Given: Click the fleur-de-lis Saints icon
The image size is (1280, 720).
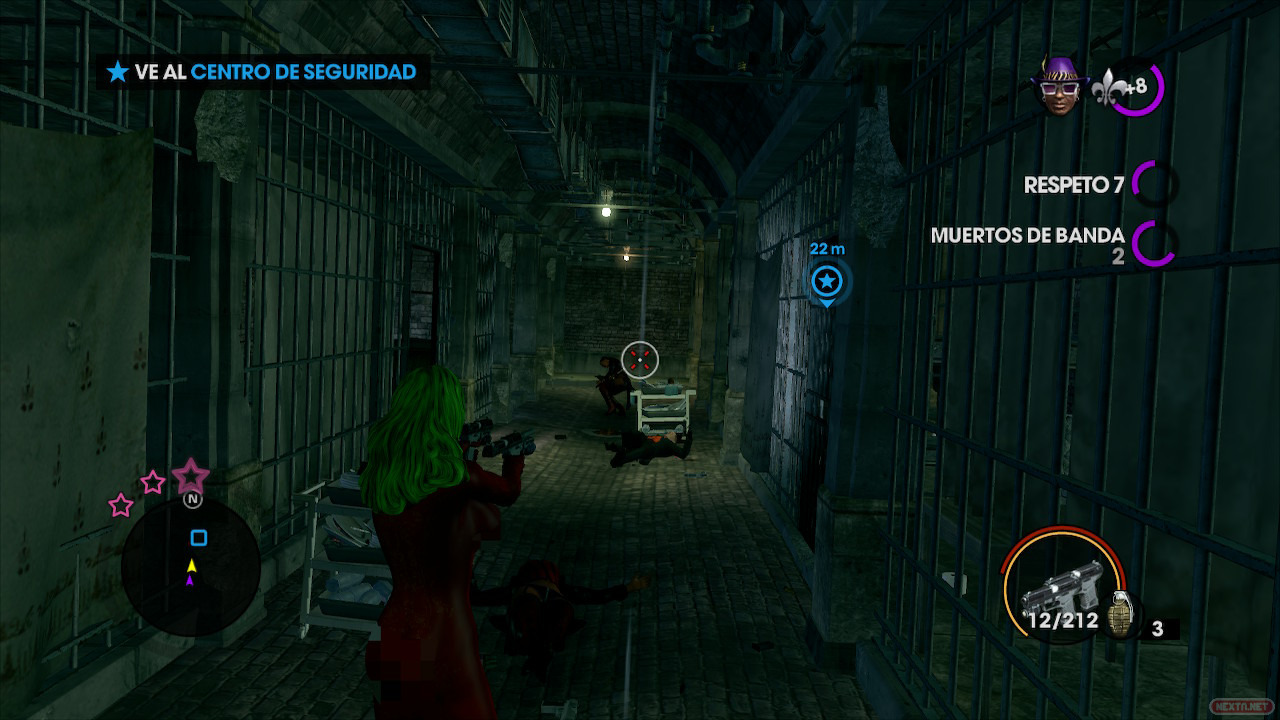Looking at the screenshot, I should coord(1111,86).
